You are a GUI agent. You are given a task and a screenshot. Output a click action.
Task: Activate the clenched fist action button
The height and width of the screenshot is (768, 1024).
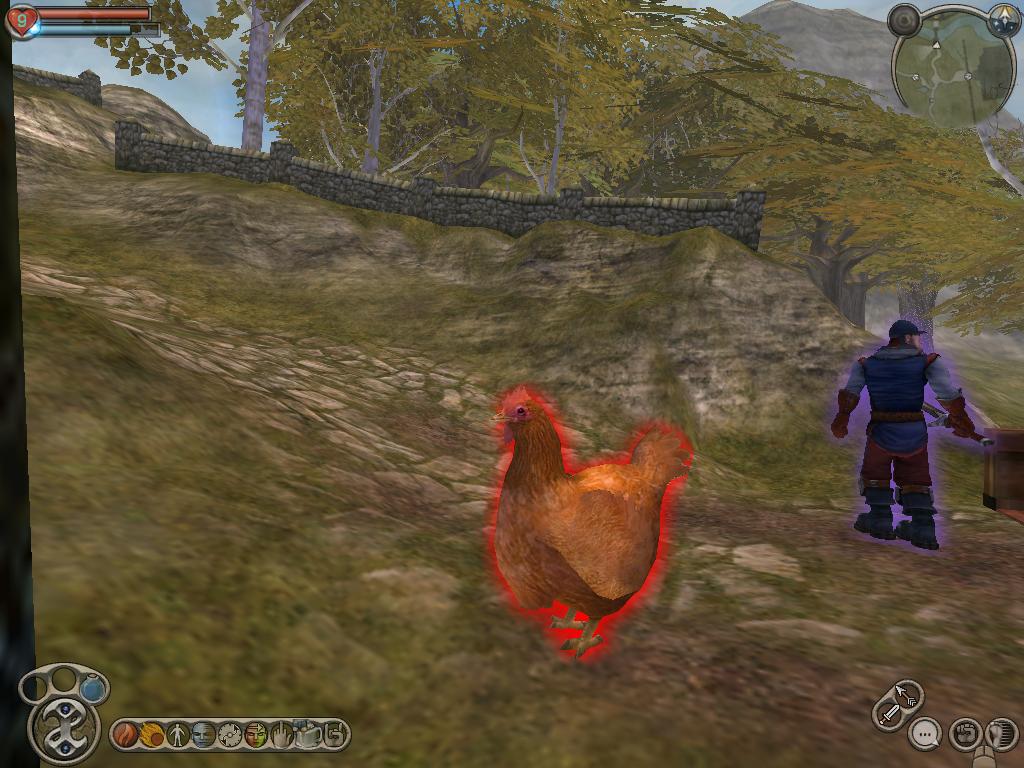click(964, 735)
